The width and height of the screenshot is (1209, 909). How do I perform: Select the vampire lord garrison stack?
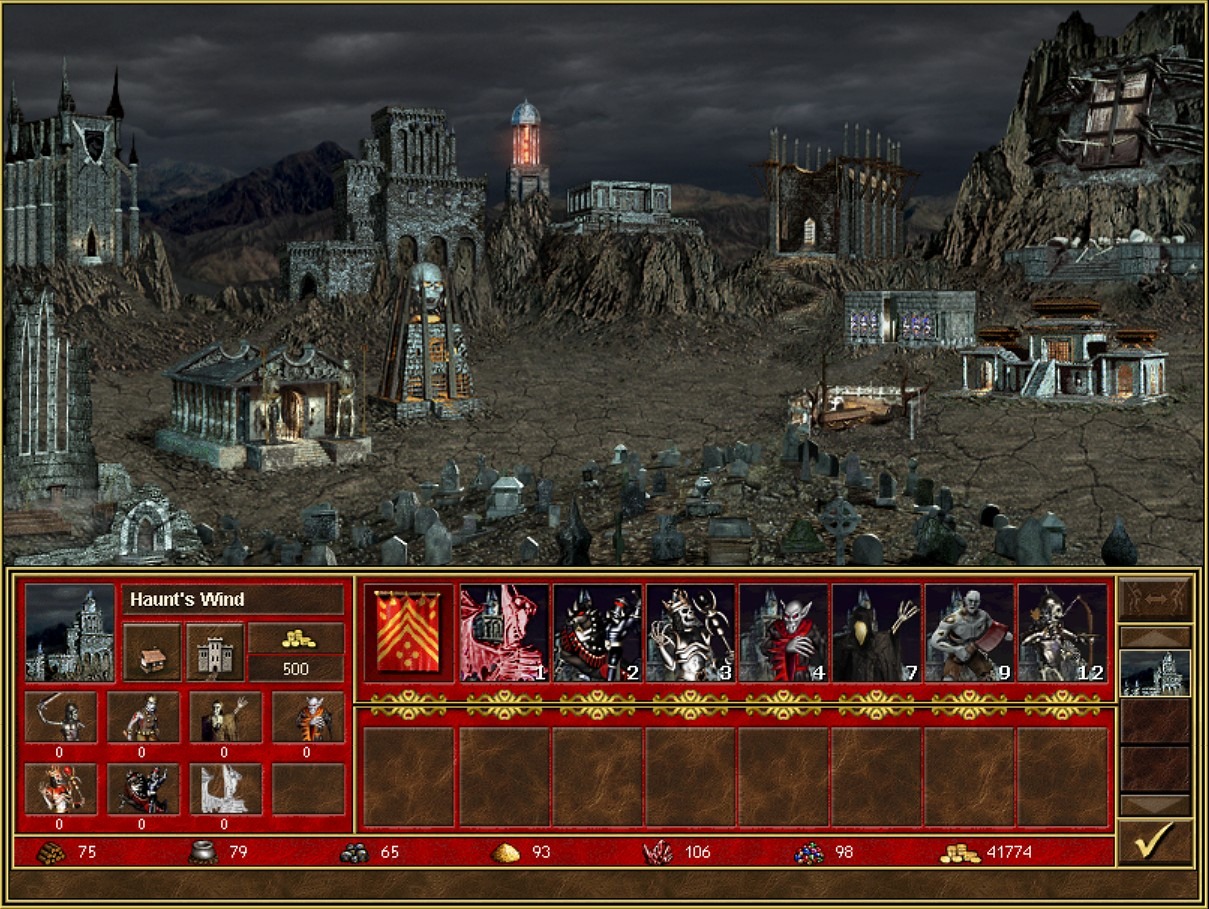[x=783, y=634]
